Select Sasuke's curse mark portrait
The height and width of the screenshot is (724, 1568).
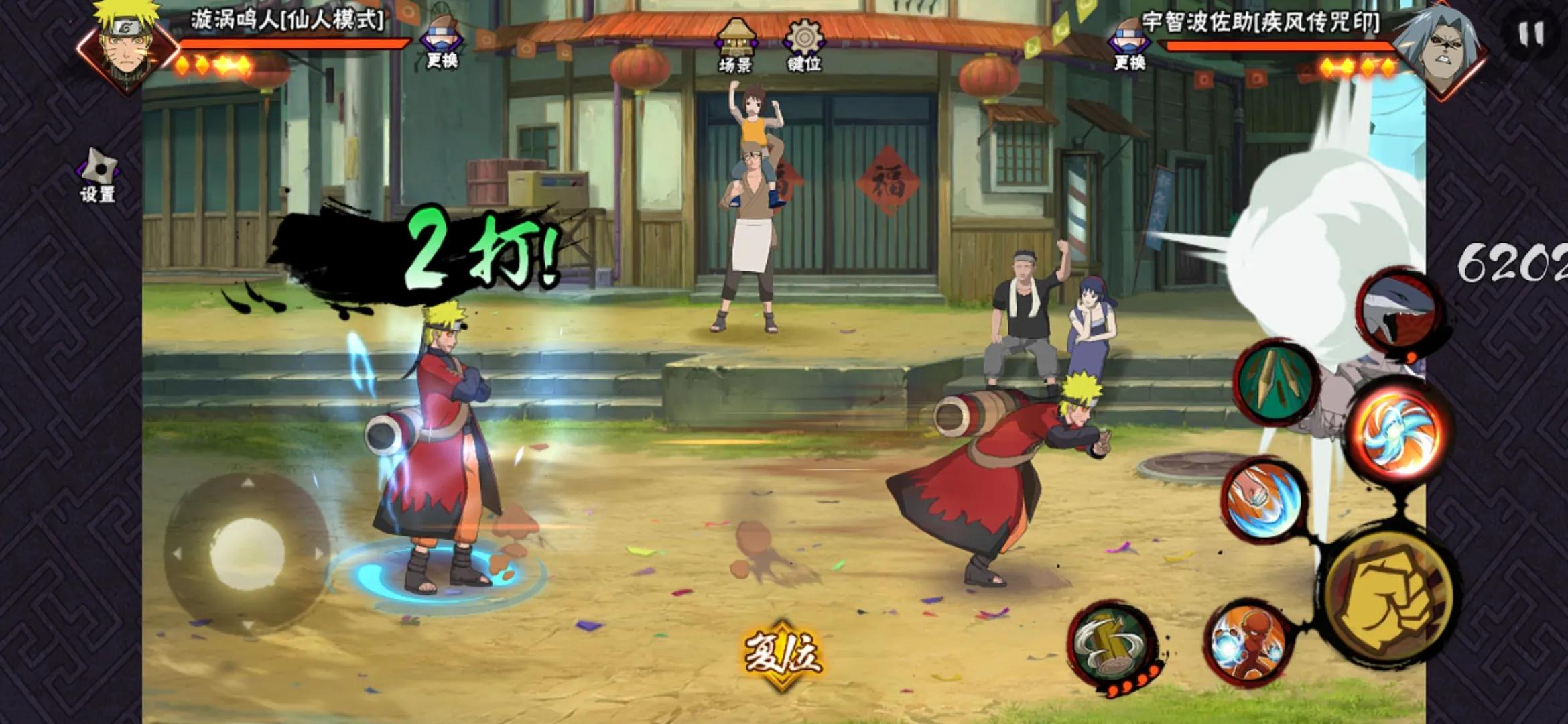pyautogui.click(x=1439, y=47)
